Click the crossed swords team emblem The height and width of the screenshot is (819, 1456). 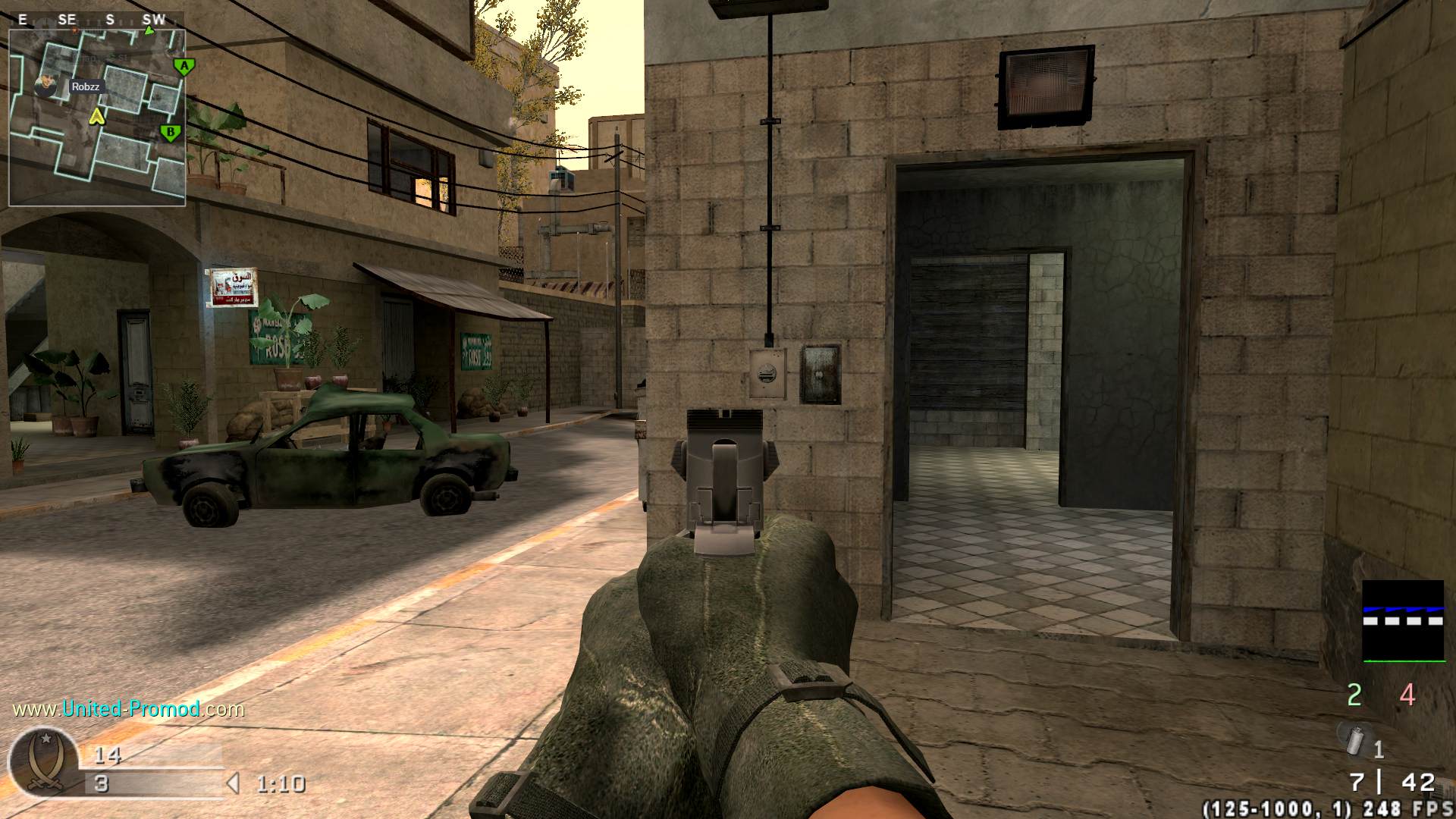coord(42,762)
